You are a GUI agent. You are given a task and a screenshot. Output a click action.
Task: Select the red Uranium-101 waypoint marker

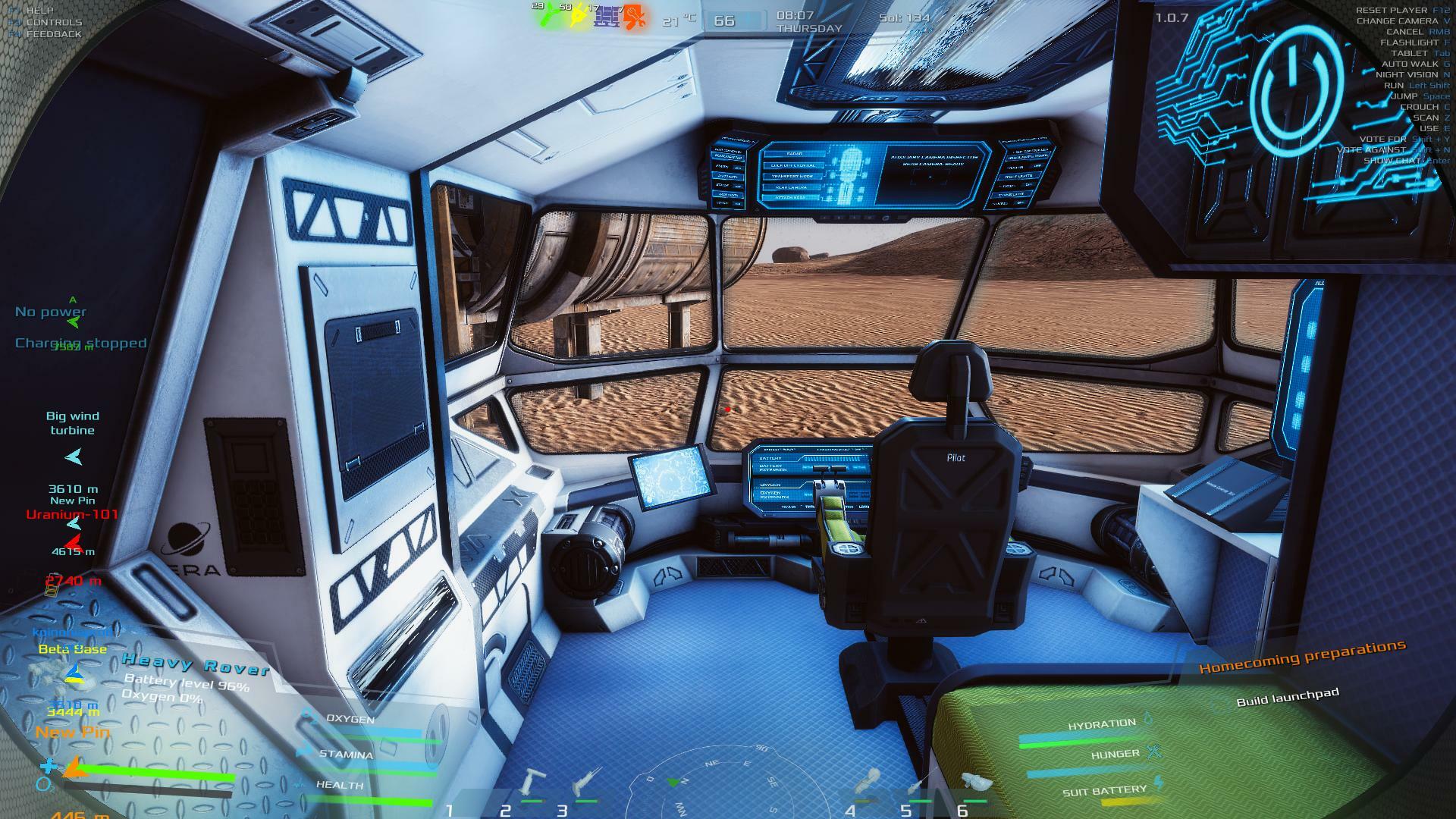tap(74, 542)
